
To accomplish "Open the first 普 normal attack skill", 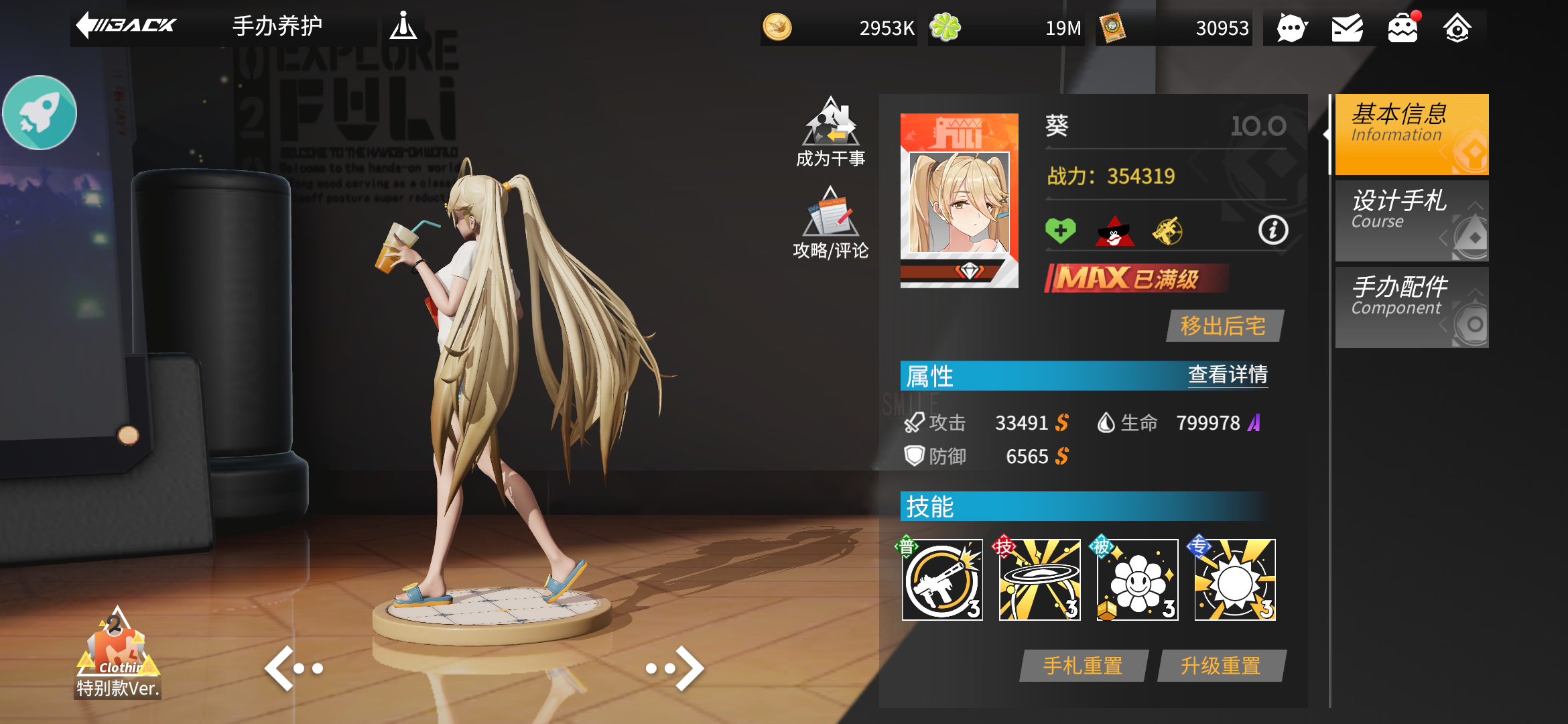I will (x=941, y=579).
